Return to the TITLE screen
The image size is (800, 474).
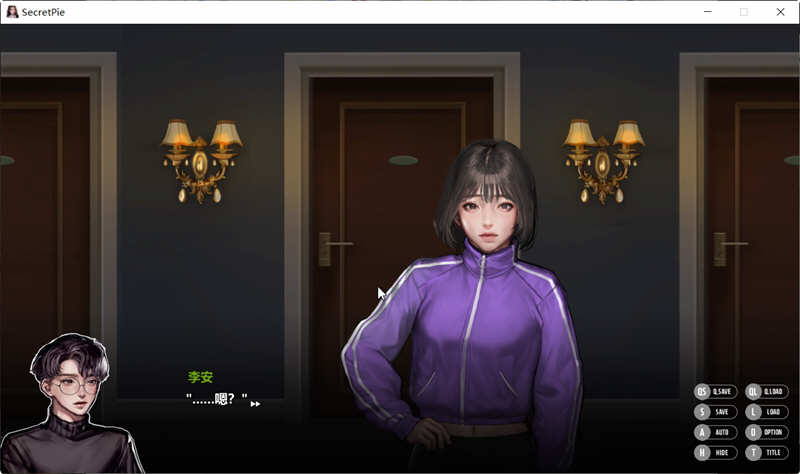(767, 452)
